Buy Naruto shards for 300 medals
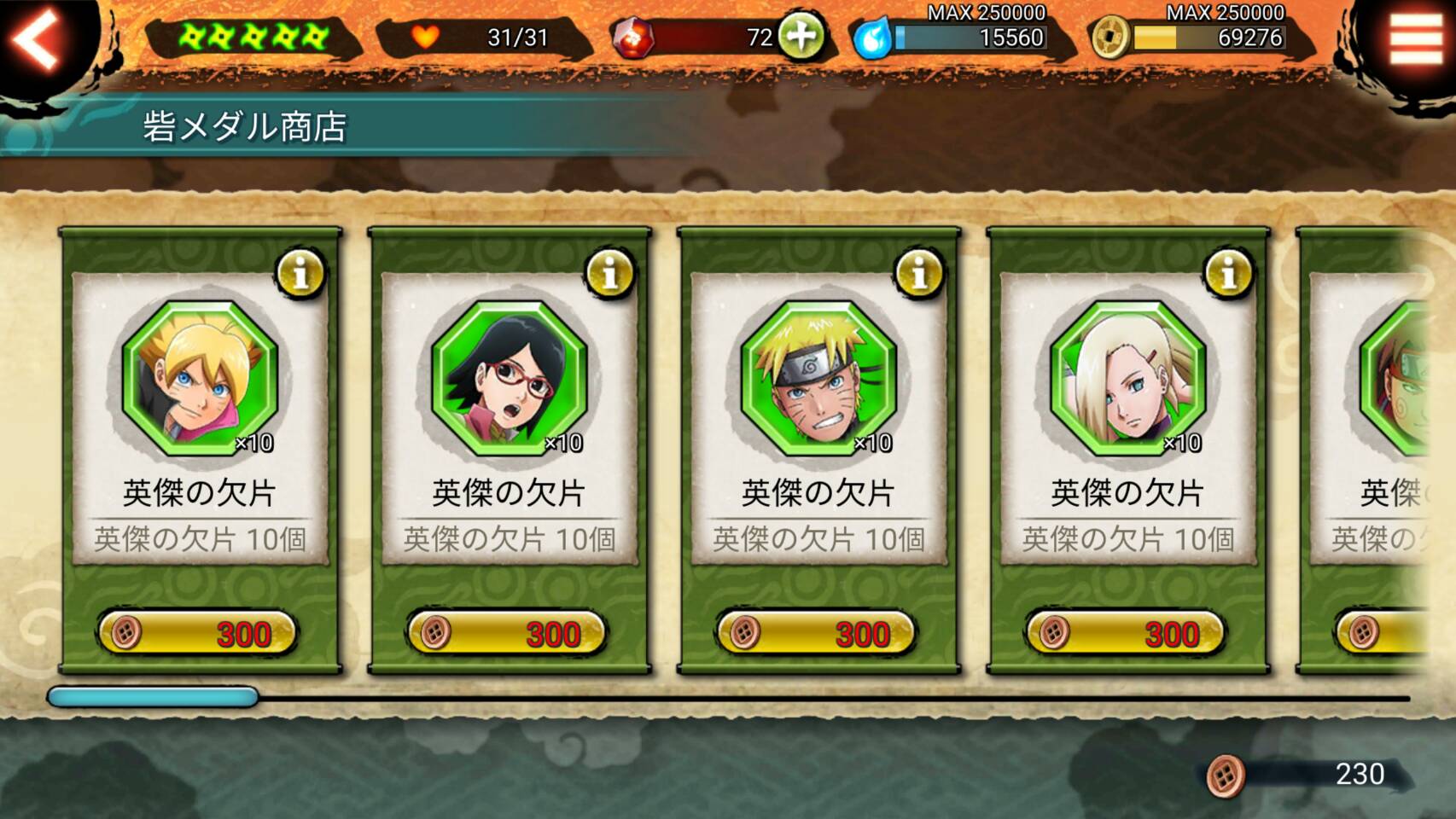The height and width of the screenshot is (819, 1456). (817, 634)
